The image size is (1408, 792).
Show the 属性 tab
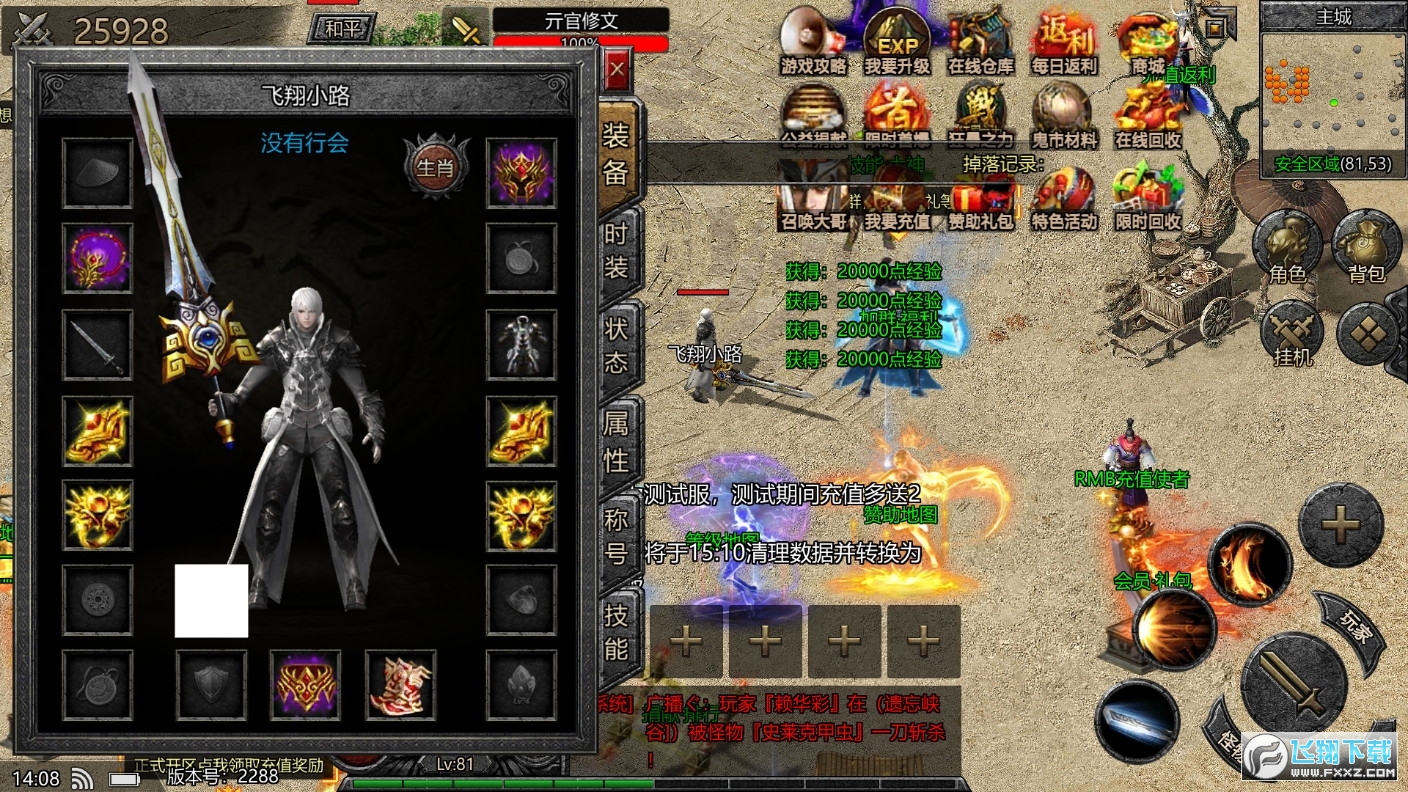[617, 441]
